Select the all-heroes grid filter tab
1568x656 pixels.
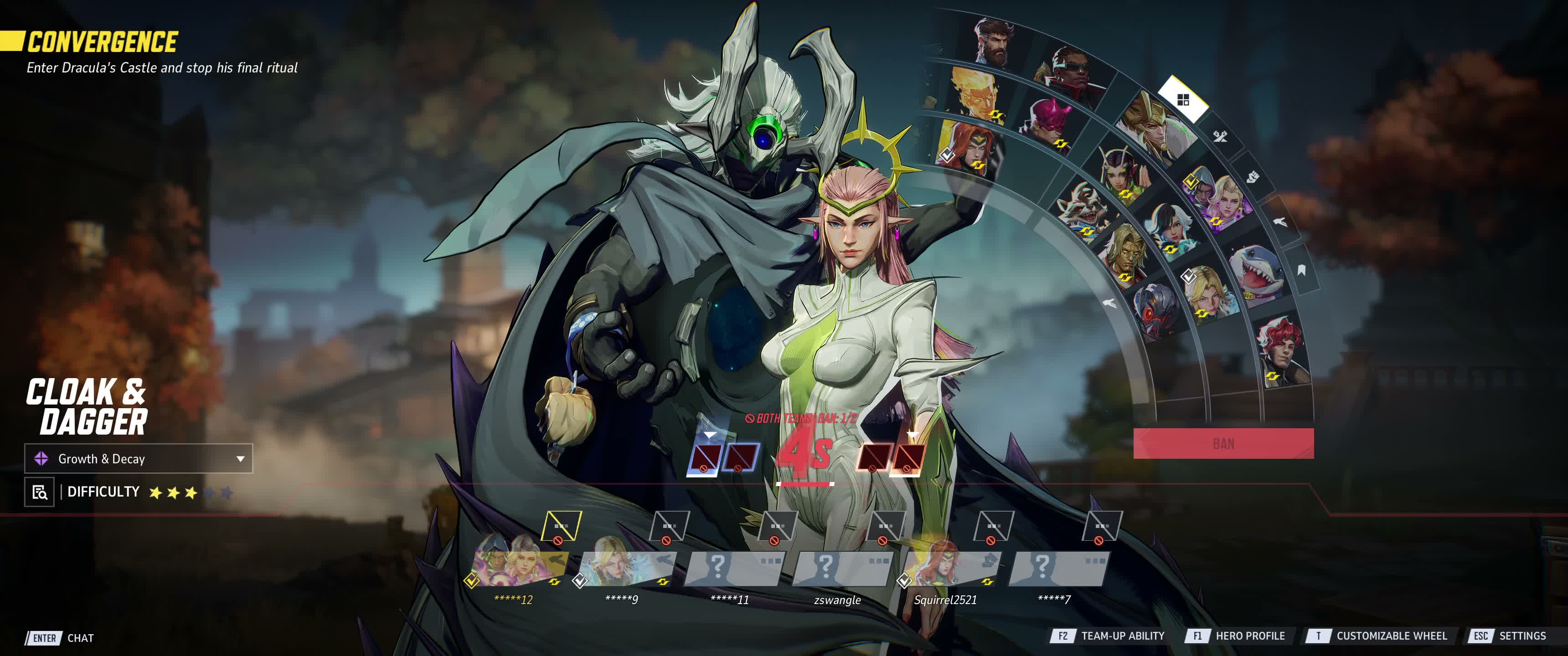point(1183,100)
